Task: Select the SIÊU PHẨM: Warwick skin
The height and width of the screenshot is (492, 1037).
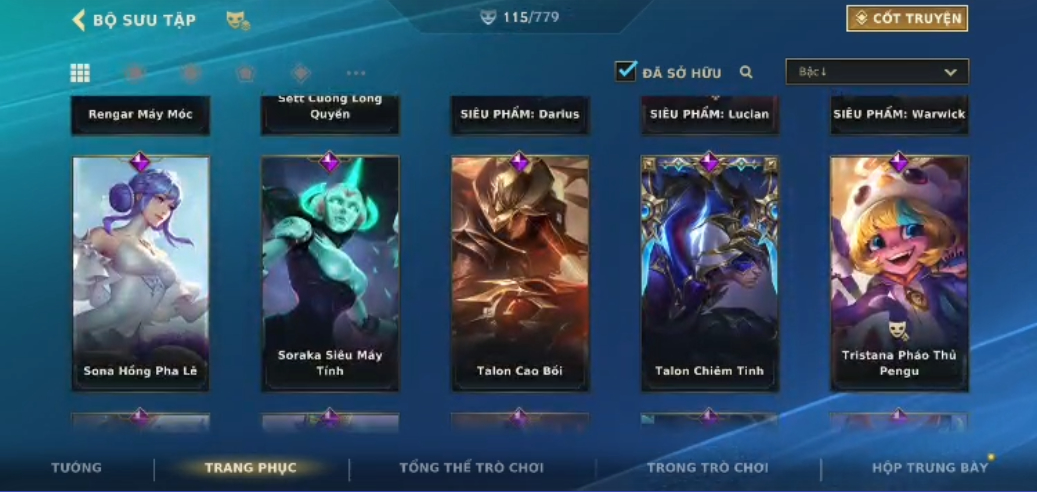Action: [x=899, y=114]
